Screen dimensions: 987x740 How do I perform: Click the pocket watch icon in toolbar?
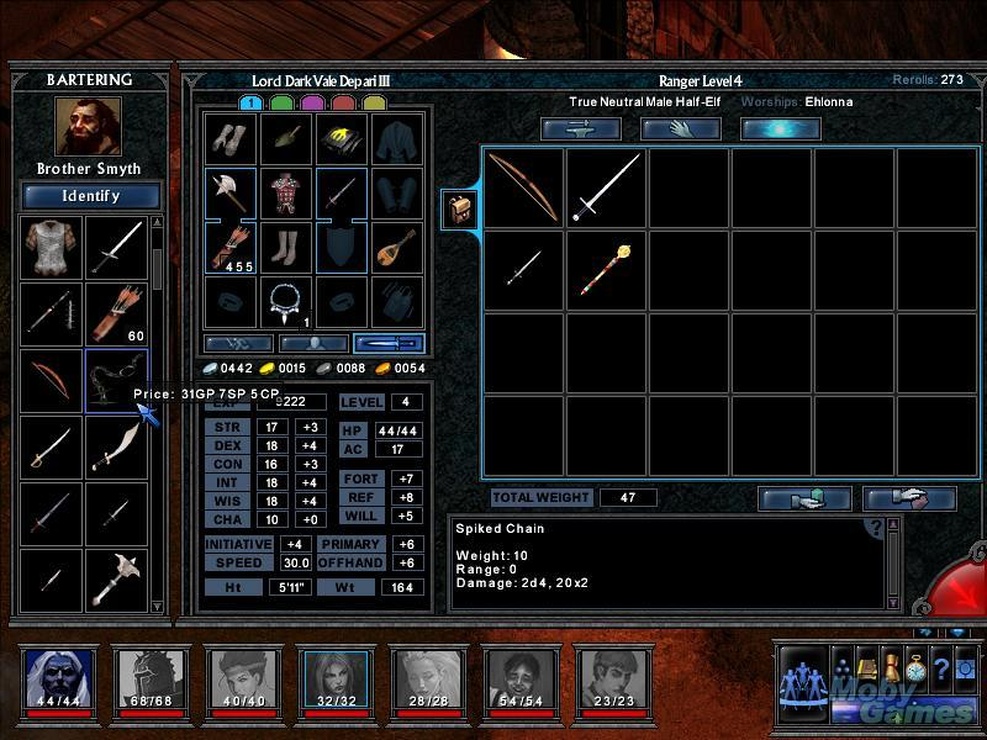click(x=916, y=668)
